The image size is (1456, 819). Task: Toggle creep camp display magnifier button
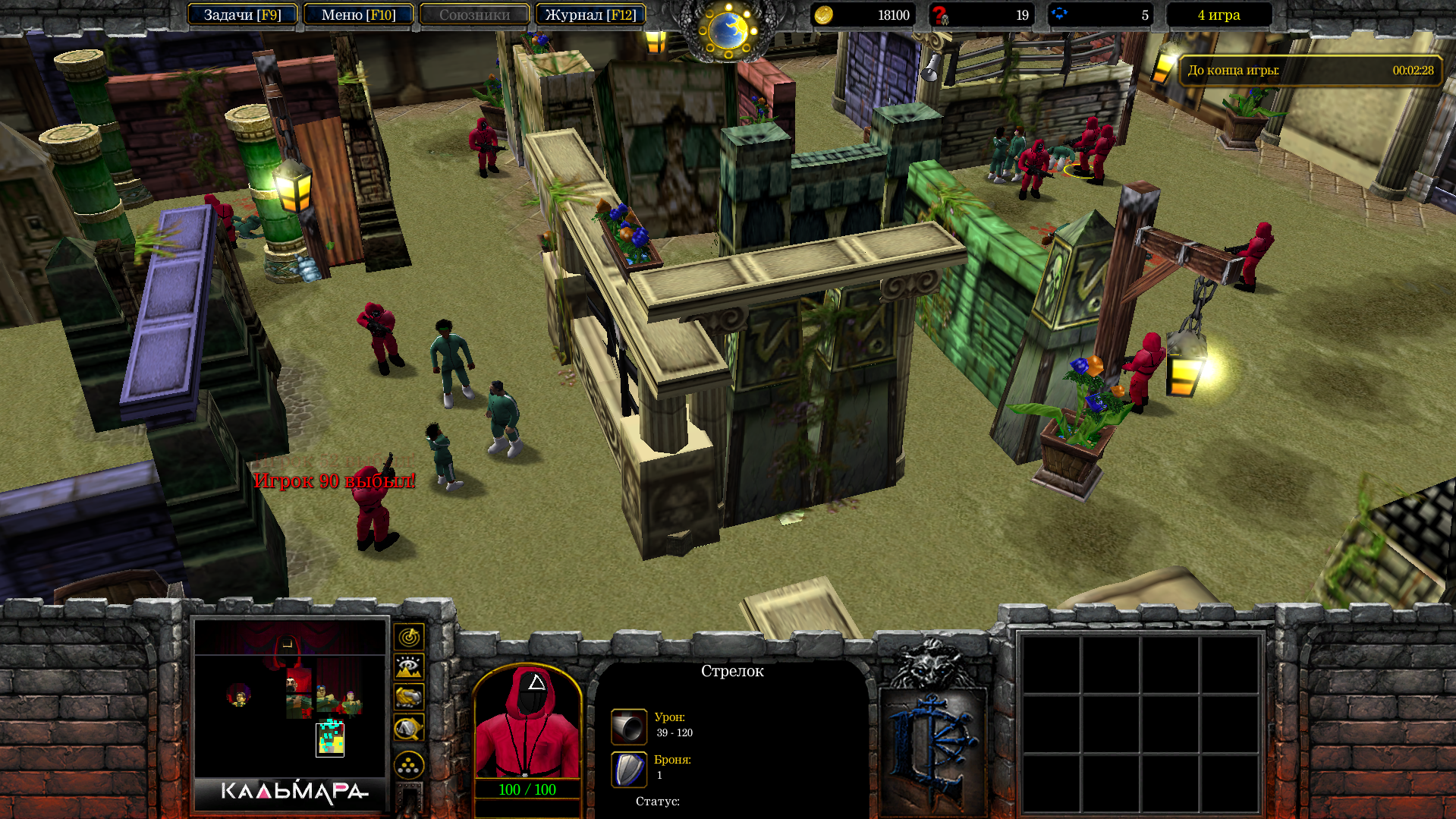(x=409, y=729)
